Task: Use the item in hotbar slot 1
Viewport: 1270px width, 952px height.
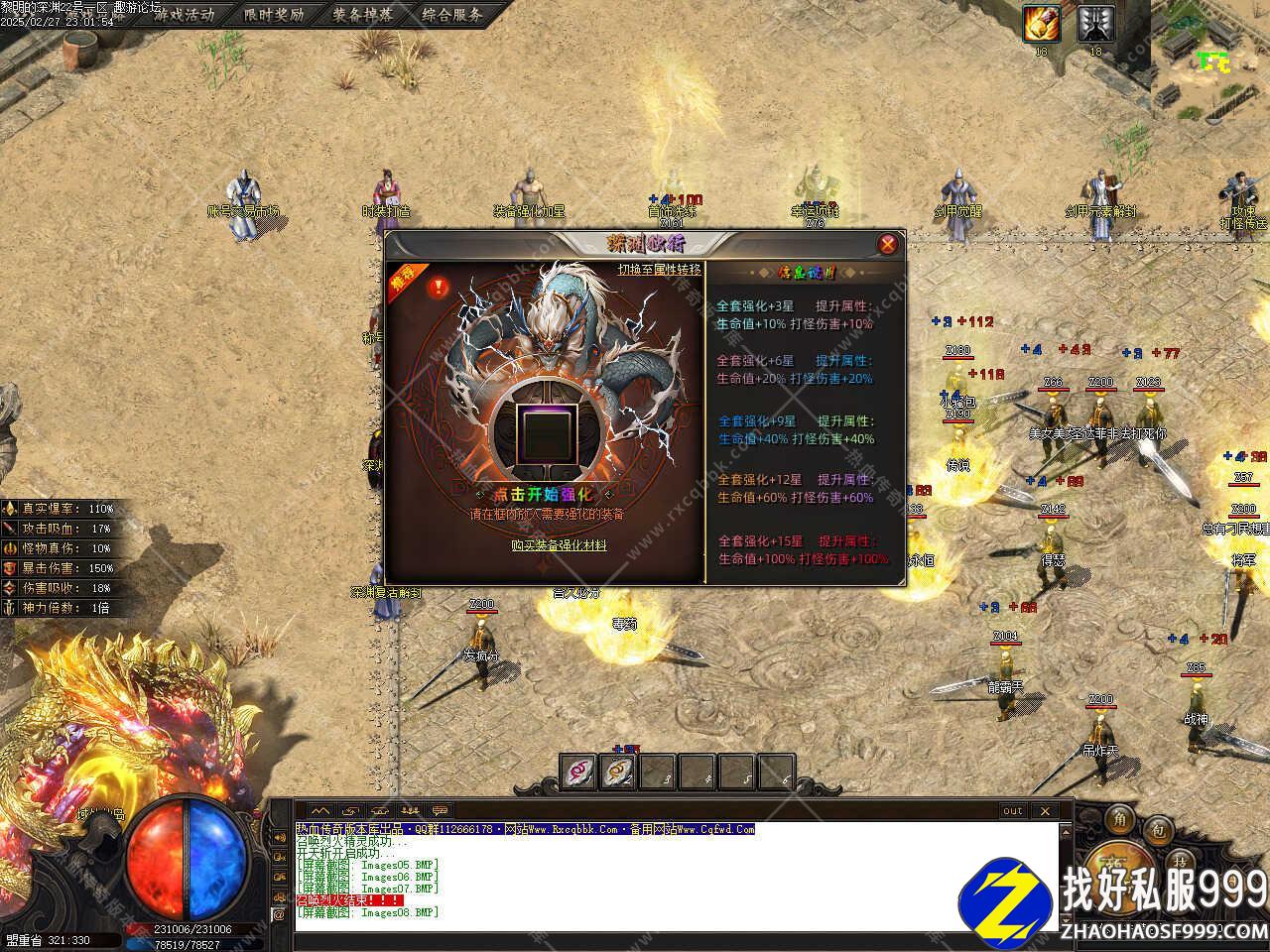Action: pos(578,772)
